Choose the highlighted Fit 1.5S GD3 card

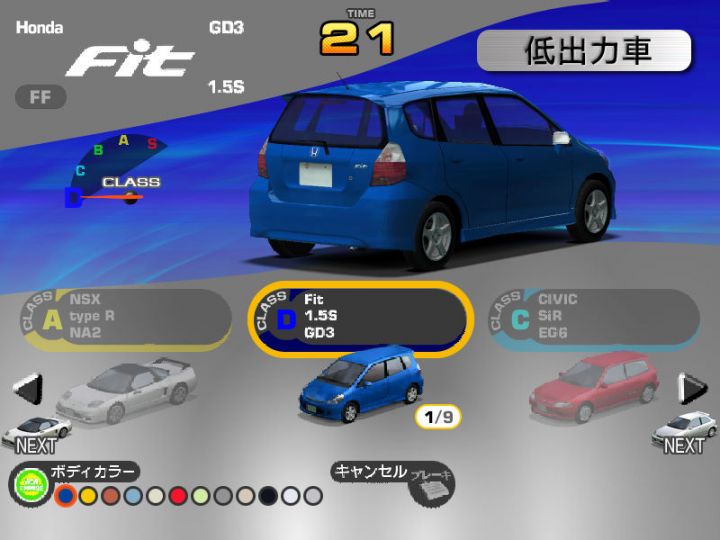click(358, 318)
